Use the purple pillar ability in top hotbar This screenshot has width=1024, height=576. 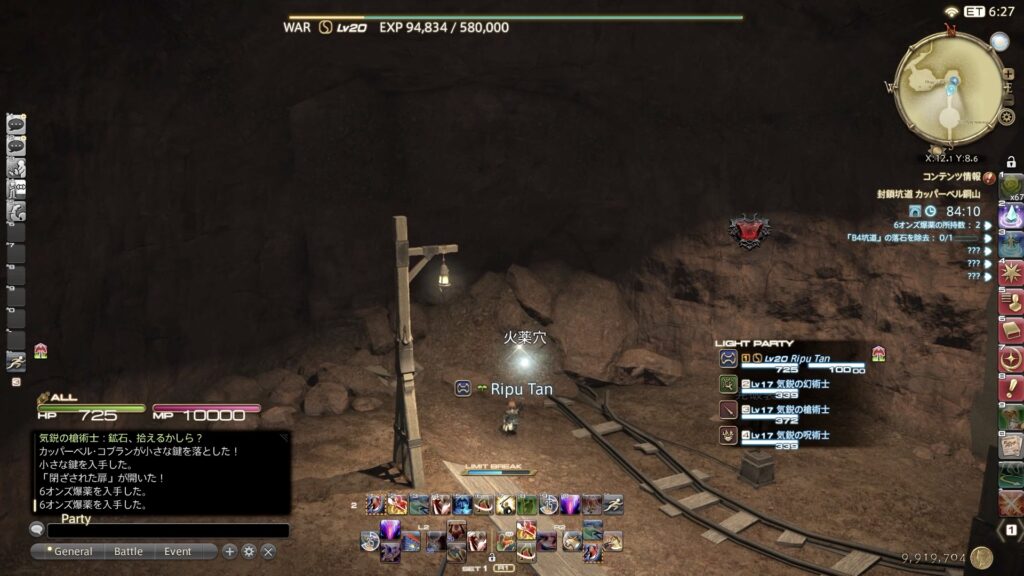(x=570, y=504)
